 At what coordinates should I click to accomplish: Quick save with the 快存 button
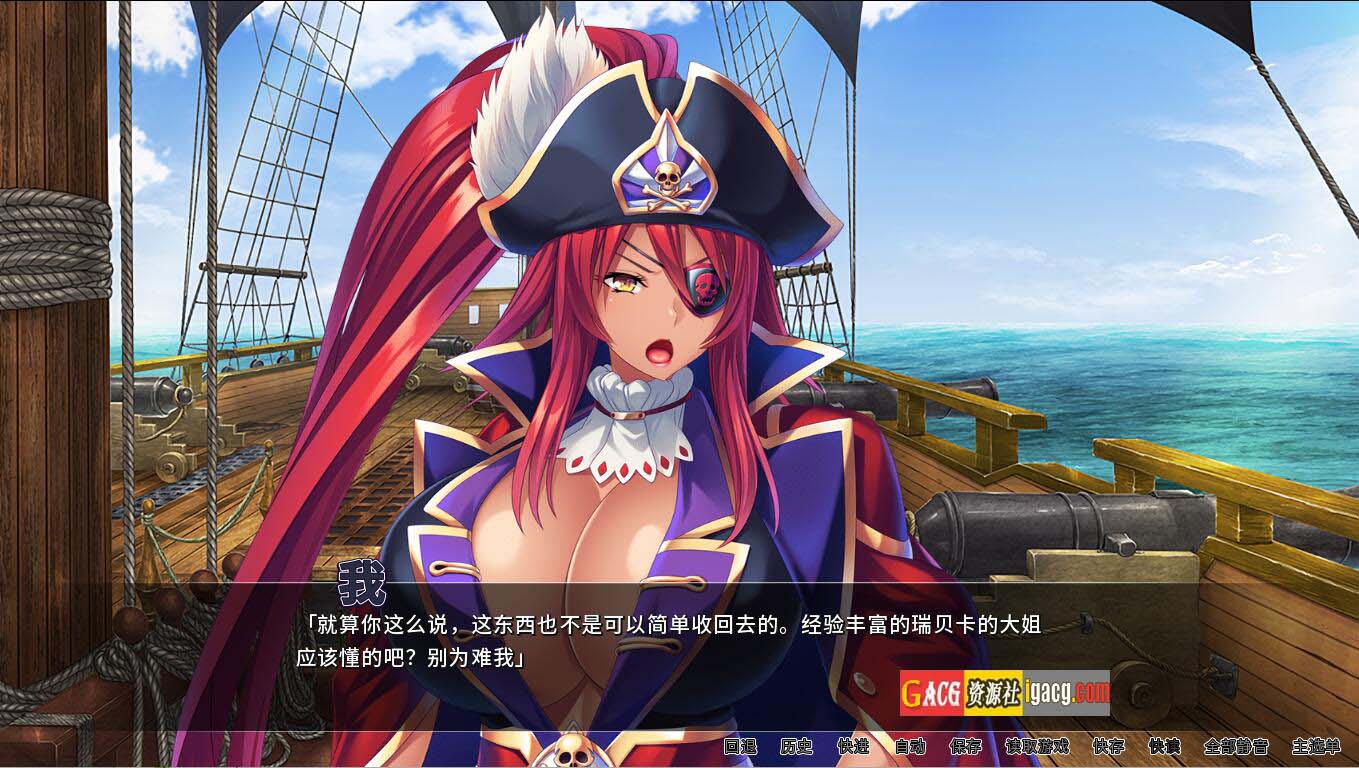1108,746
